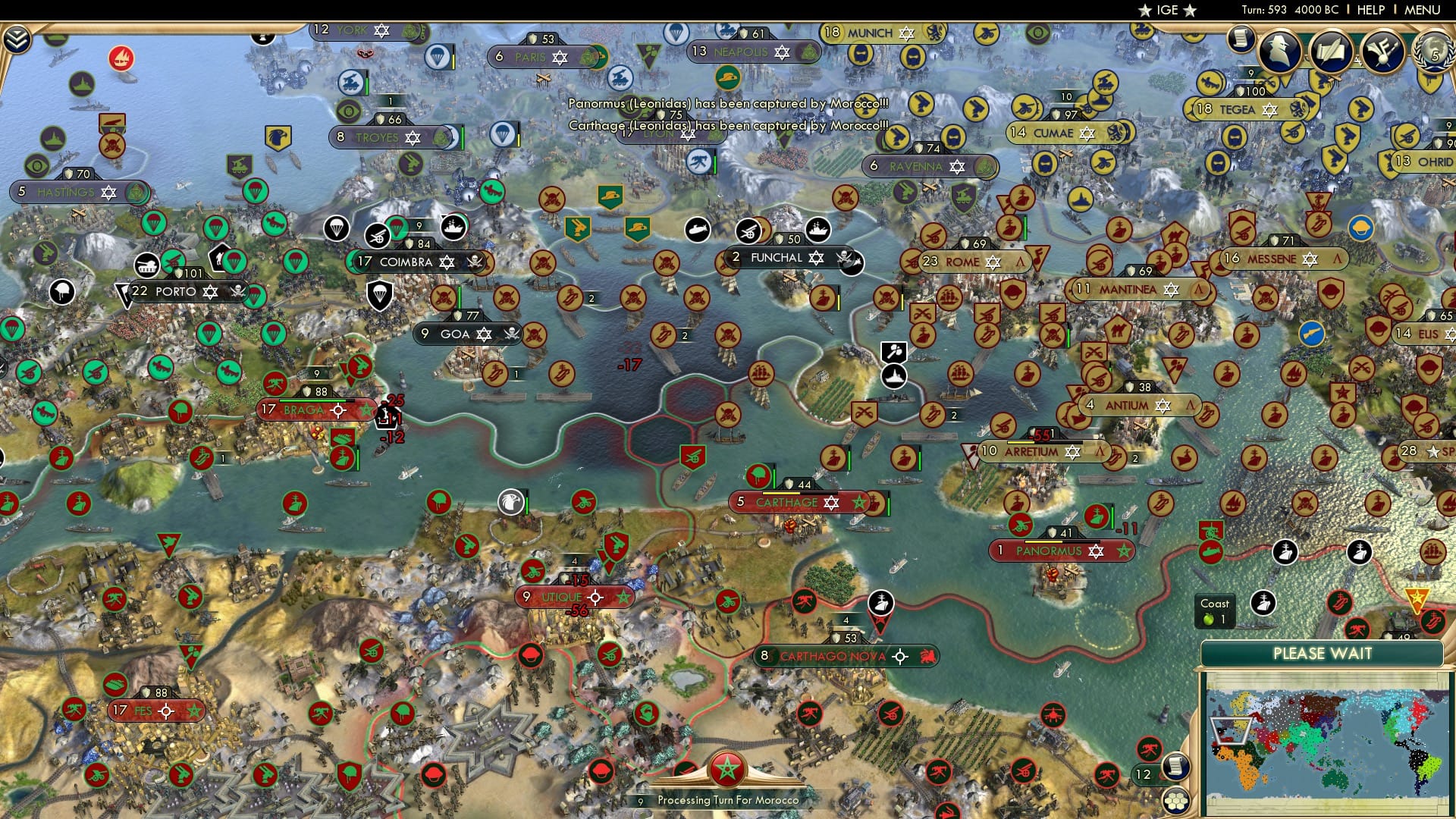1456x819 pixels.
Task: Click the IGE button on the top bar
Action: coord(1168,10)
